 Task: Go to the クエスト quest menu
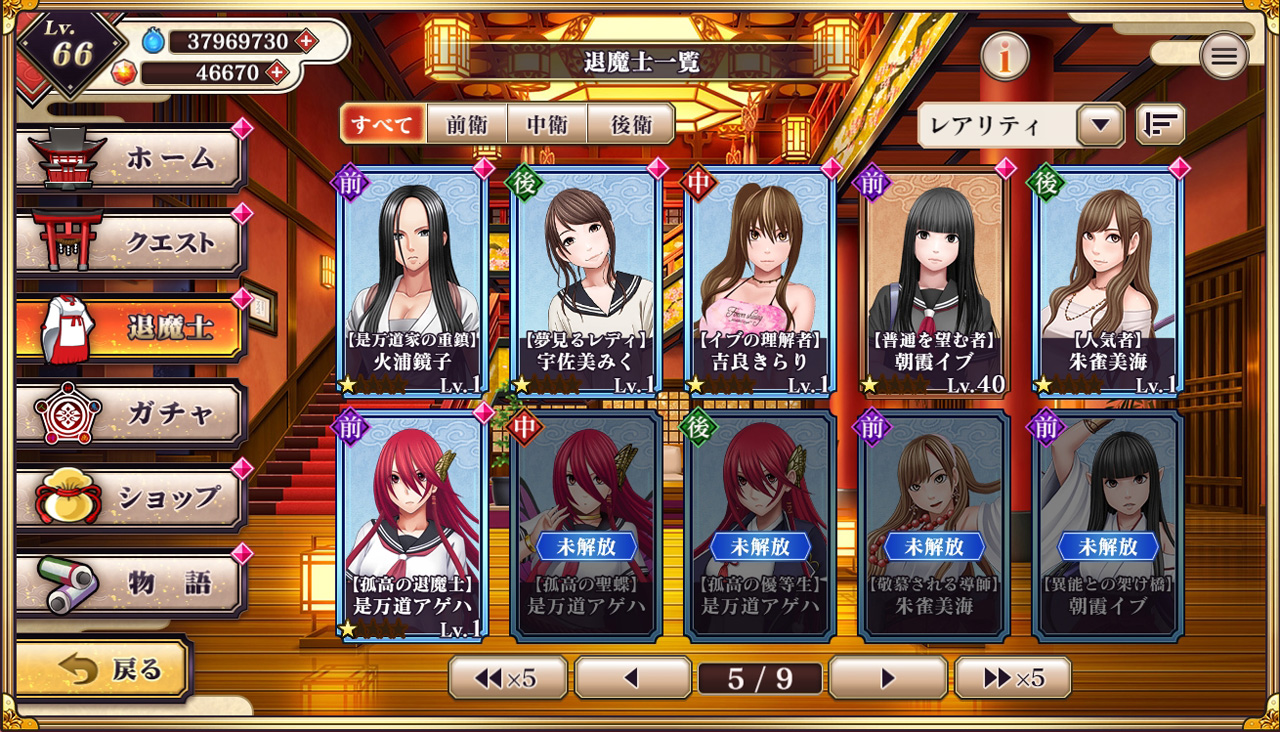[x=132, y=243]
